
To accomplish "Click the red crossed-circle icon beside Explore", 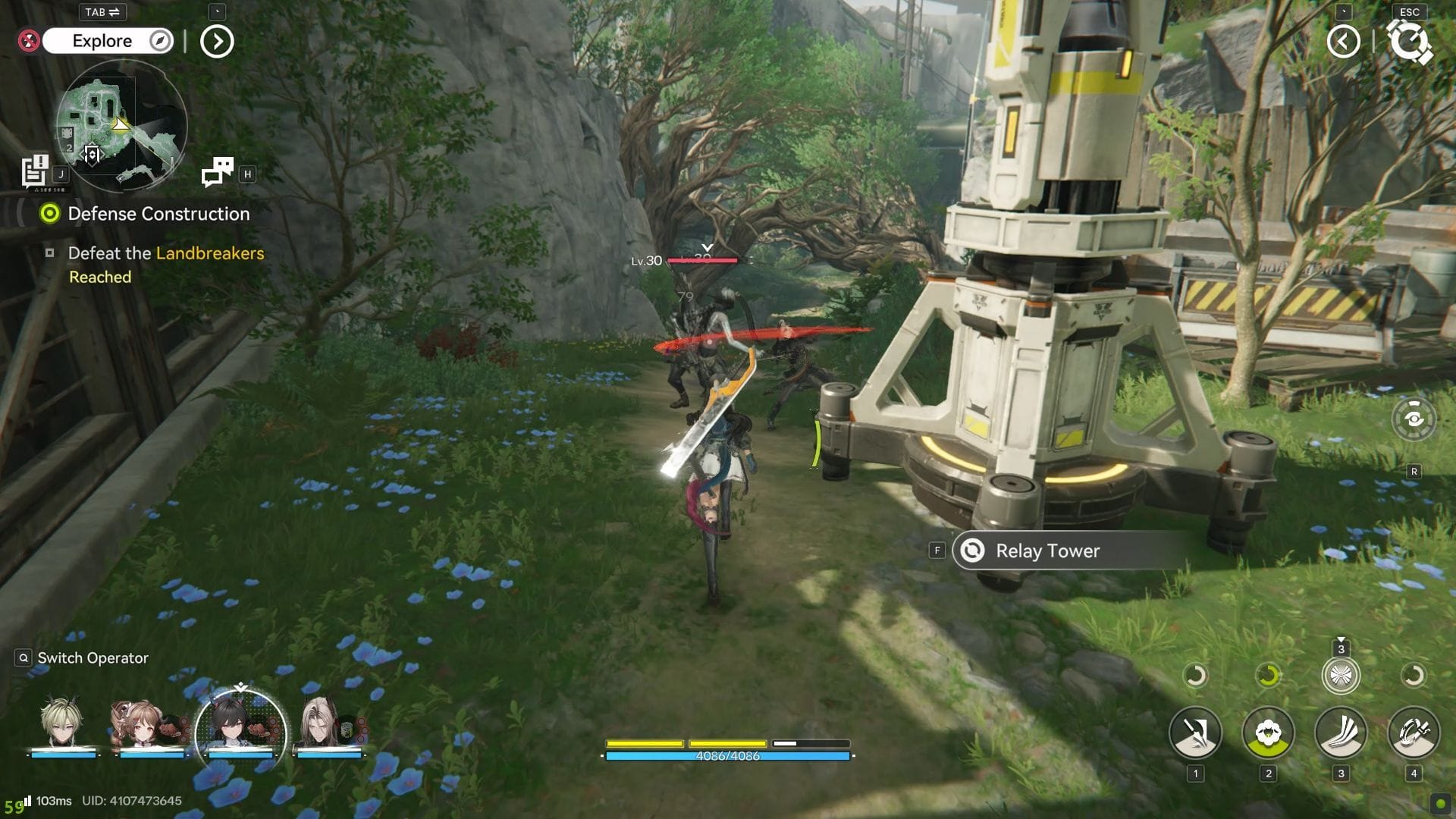I will pyautogui.click(x=29, y=41).
